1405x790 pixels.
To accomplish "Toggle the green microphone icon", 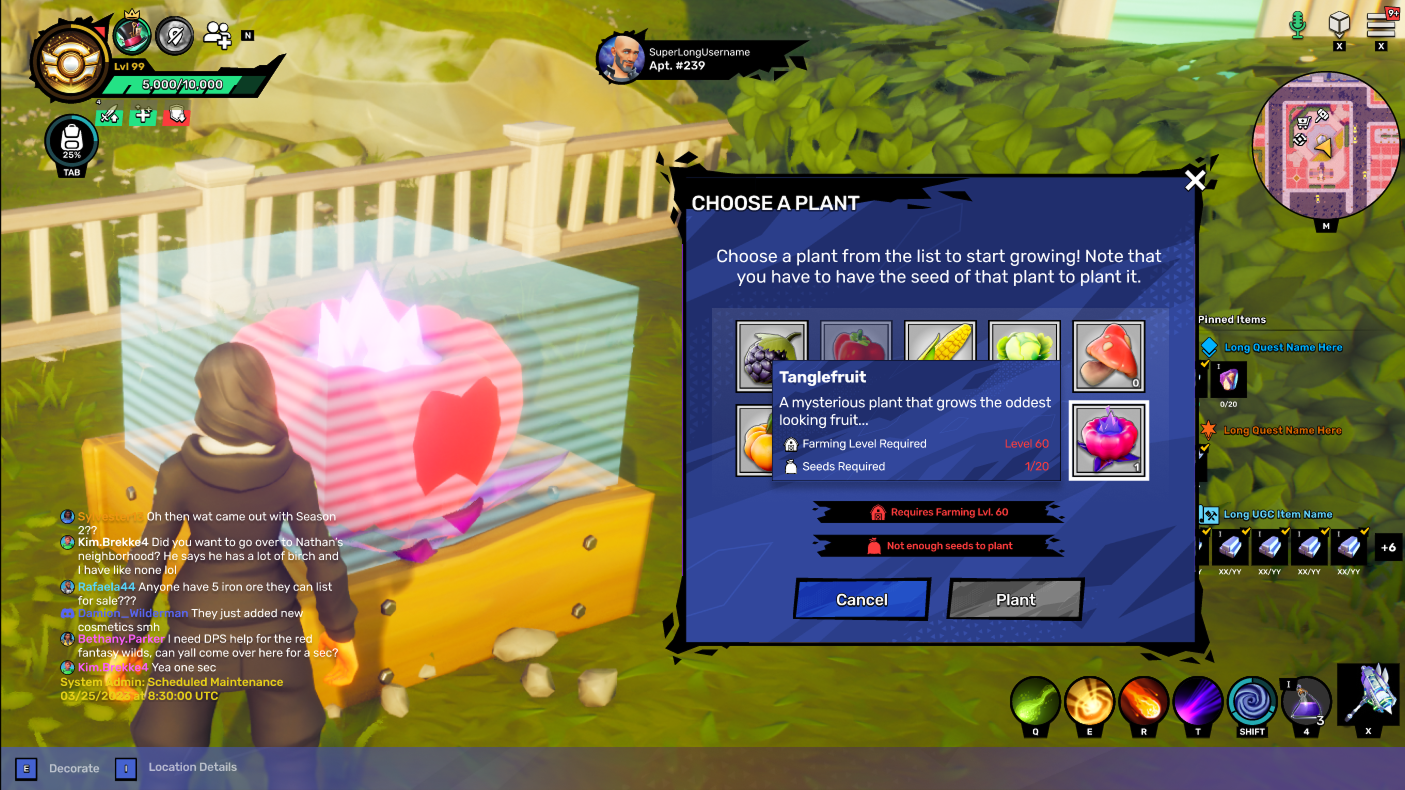I will [1298, 24].
